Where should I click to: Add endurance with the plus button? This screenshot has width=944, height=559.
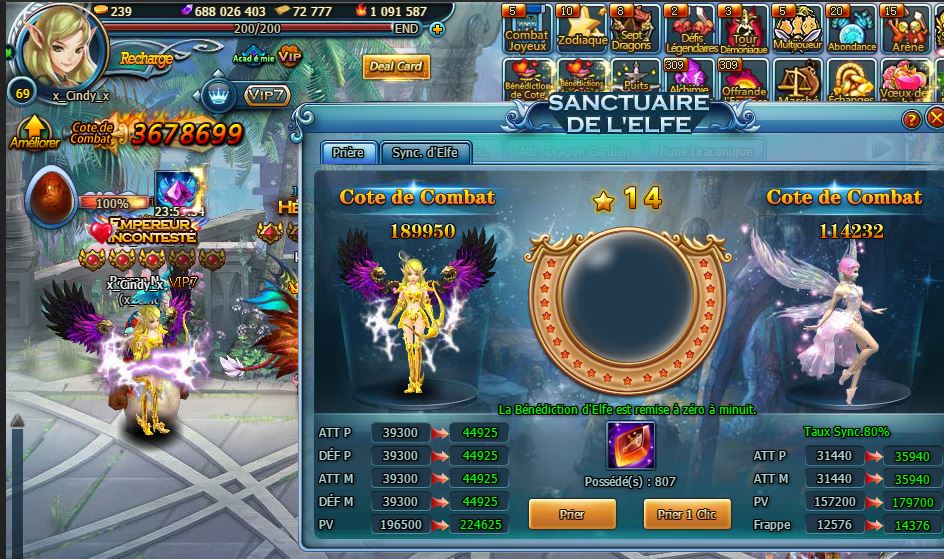(x=437, y=29)
